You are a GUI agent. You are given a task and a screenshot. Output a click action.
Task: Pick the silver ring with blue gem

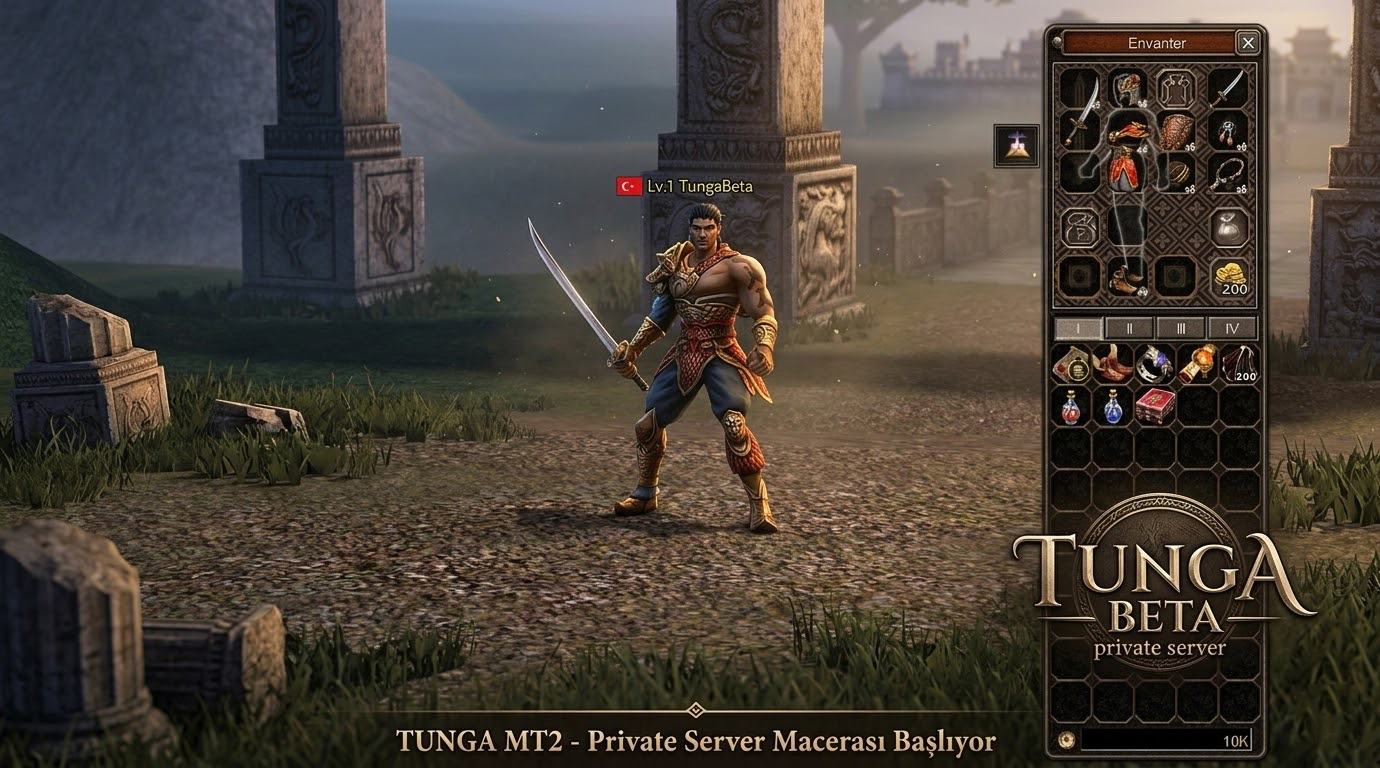[x=1154, y=364]
